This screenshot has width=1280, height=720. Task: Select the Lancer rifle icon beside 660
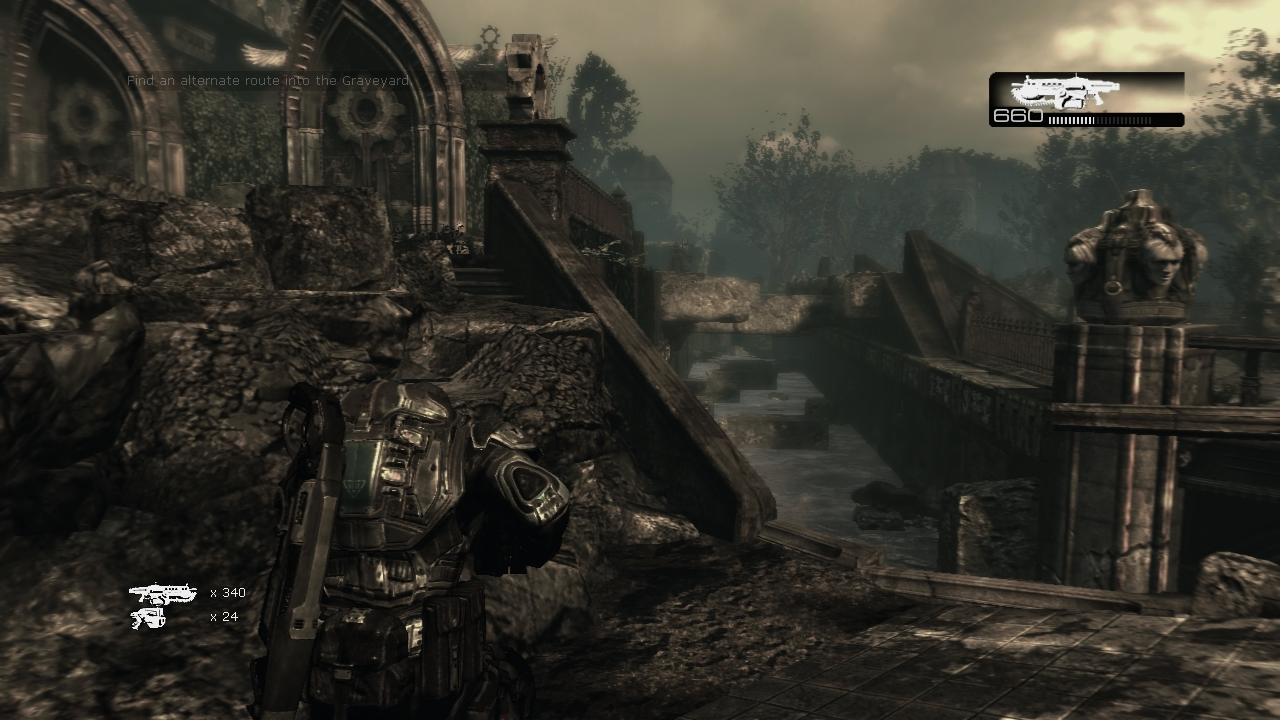point(1064,92)
